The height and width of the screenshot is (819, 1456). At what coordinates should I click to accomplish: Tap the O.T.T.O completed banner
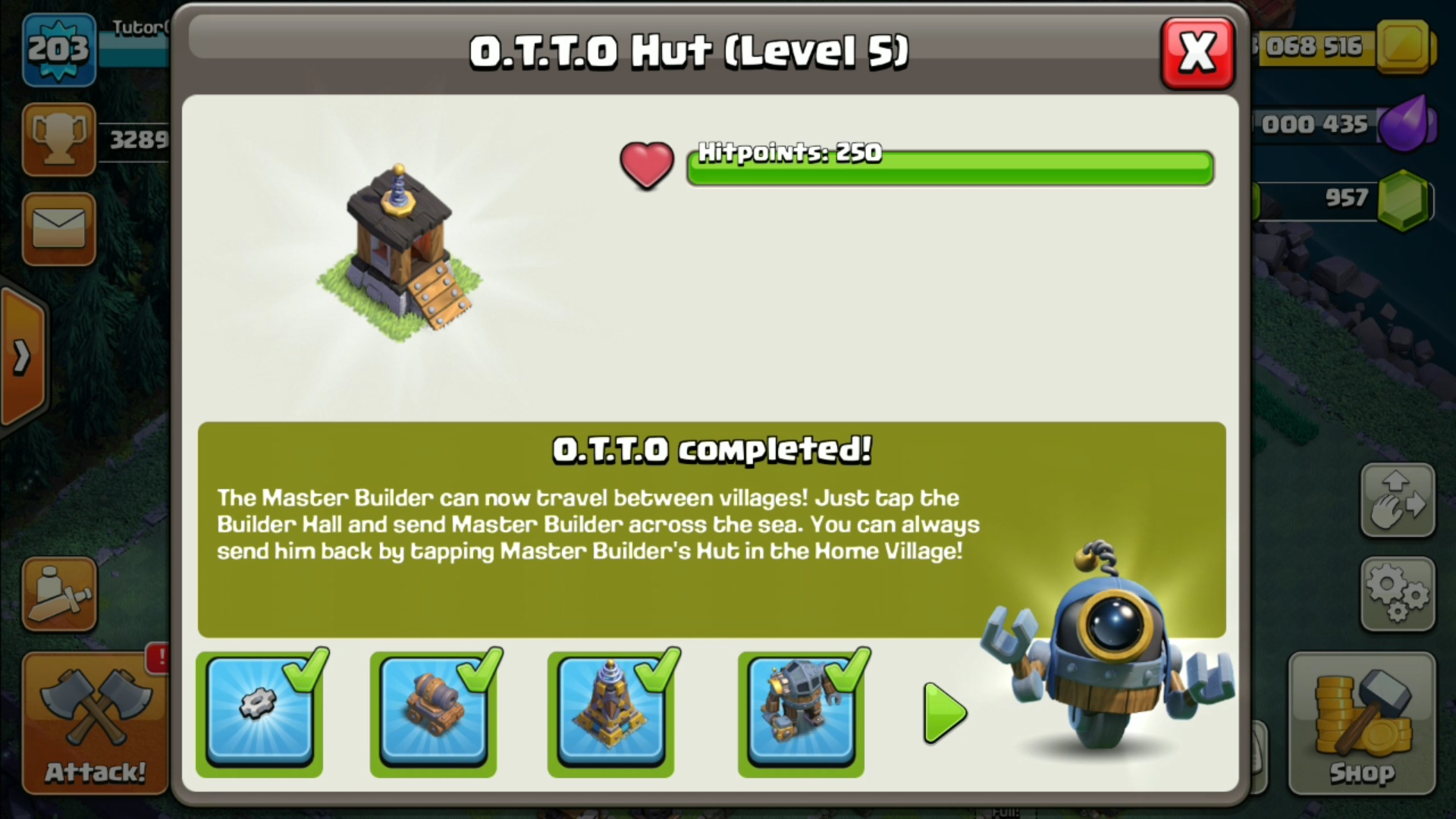(x=711, y=449)
